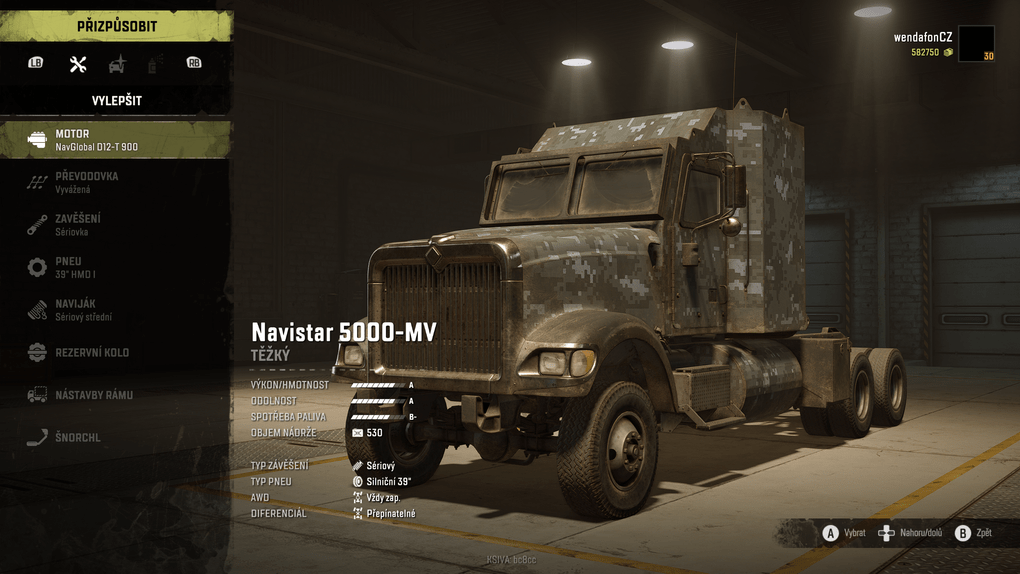Open the Rezervní kolo spare wheel entry
The image size is (1020, 574).
click(115, 353)
